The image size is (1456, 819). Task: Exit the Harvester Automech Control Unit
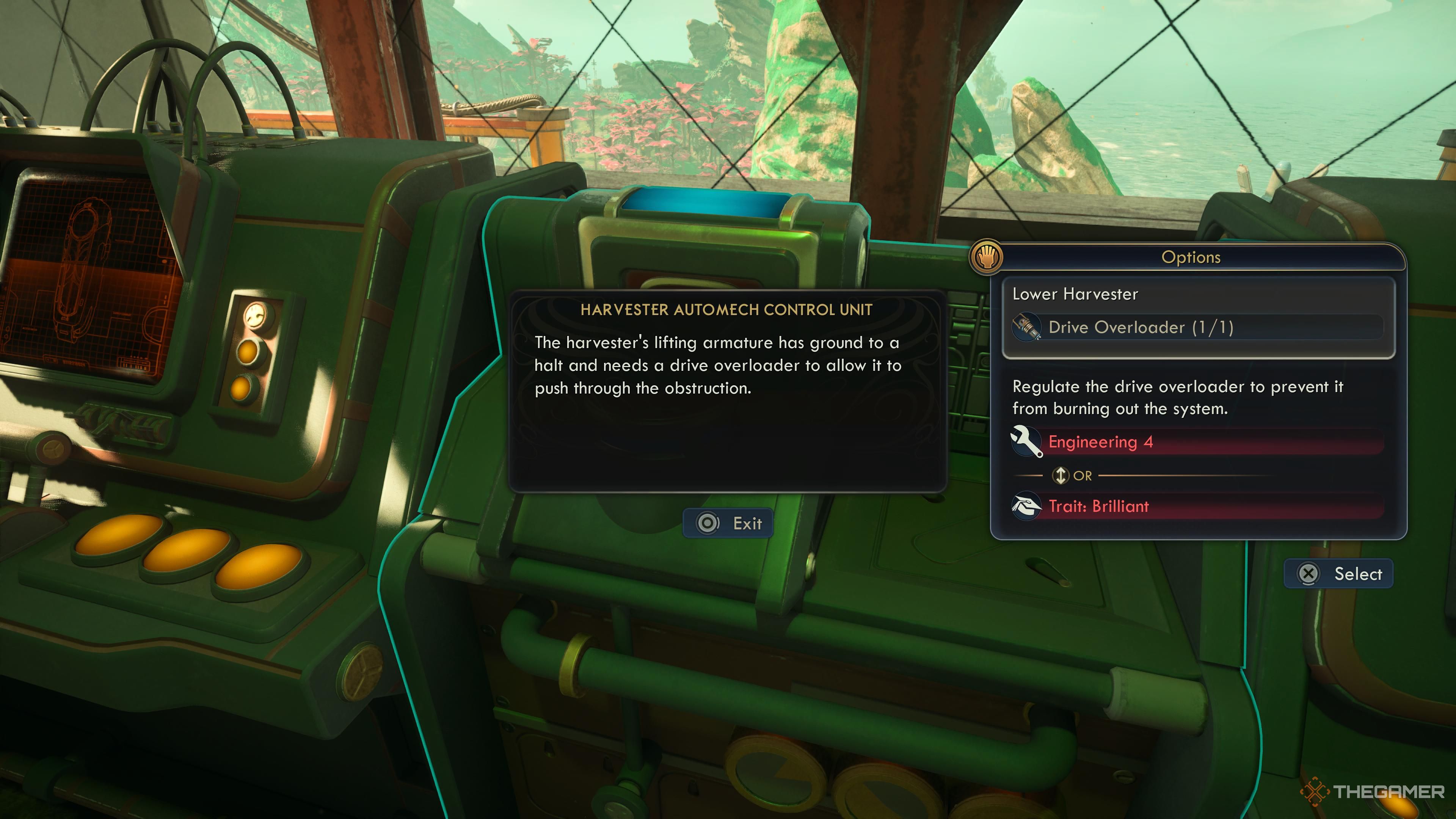(728, 523)
